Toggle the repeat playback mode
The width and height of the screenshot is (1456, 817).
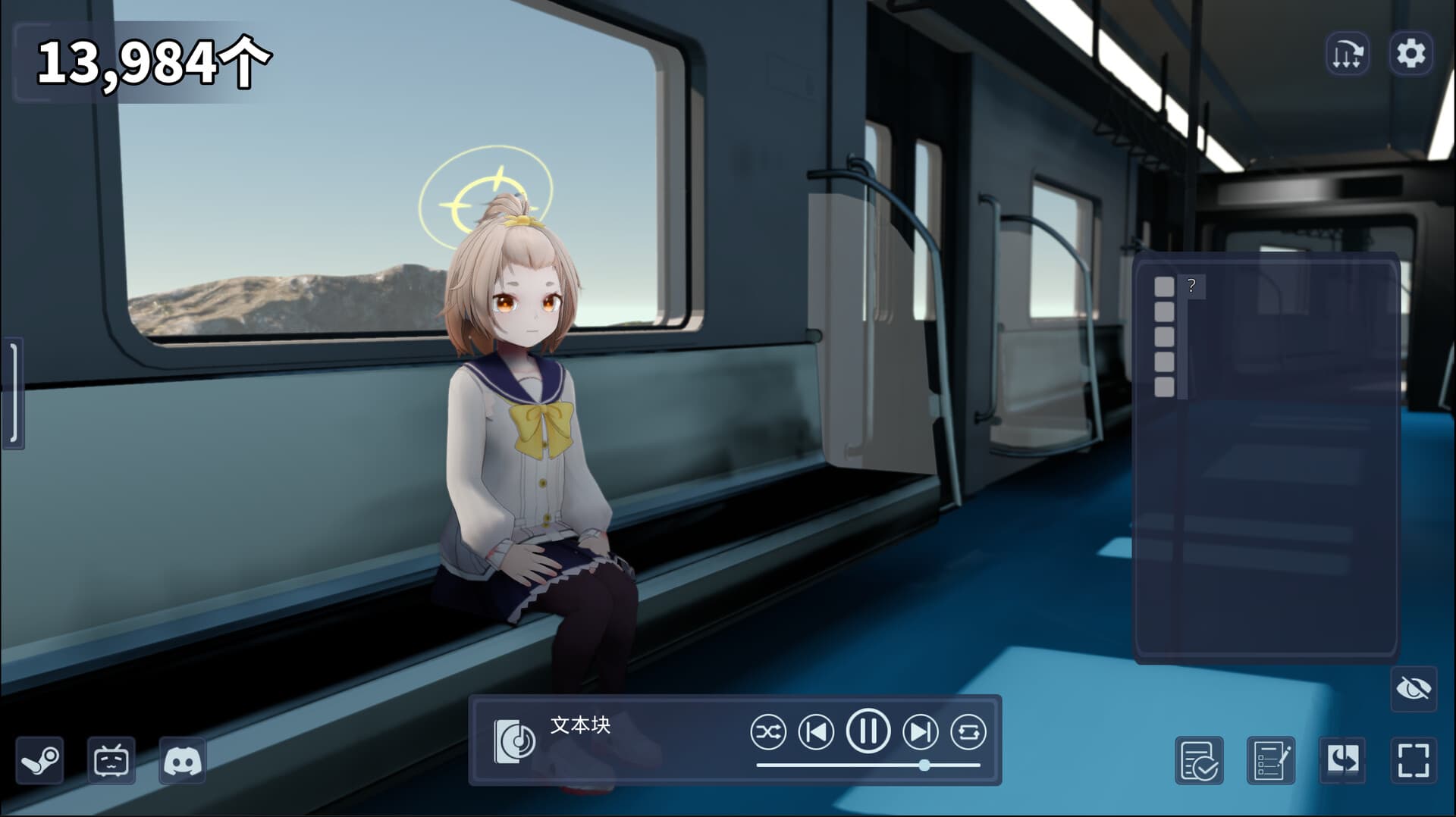pos(970,732)
